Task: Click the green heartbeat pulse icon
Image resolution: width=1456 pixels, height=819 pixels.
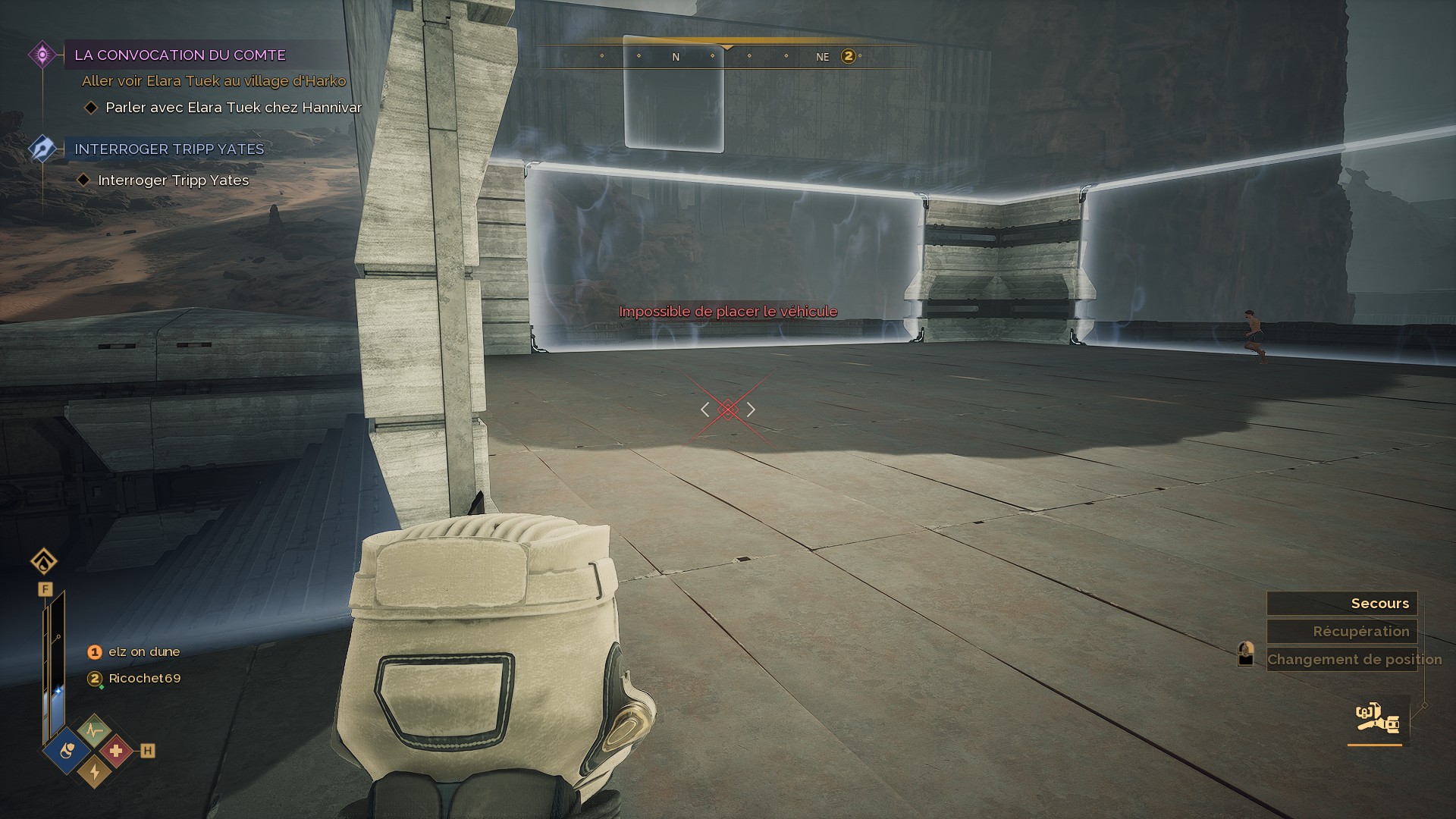Action: [94, 731]
